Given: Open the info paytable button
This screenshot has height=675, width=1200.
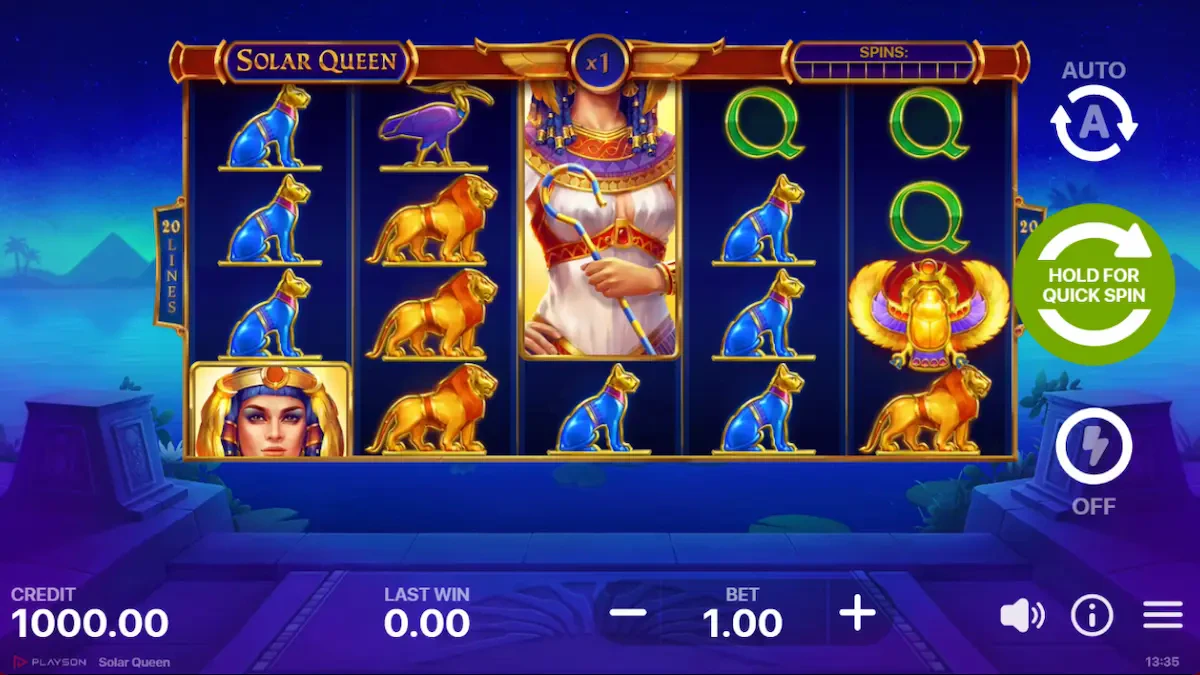Looking at the screenshot, I should [1091, 616].
